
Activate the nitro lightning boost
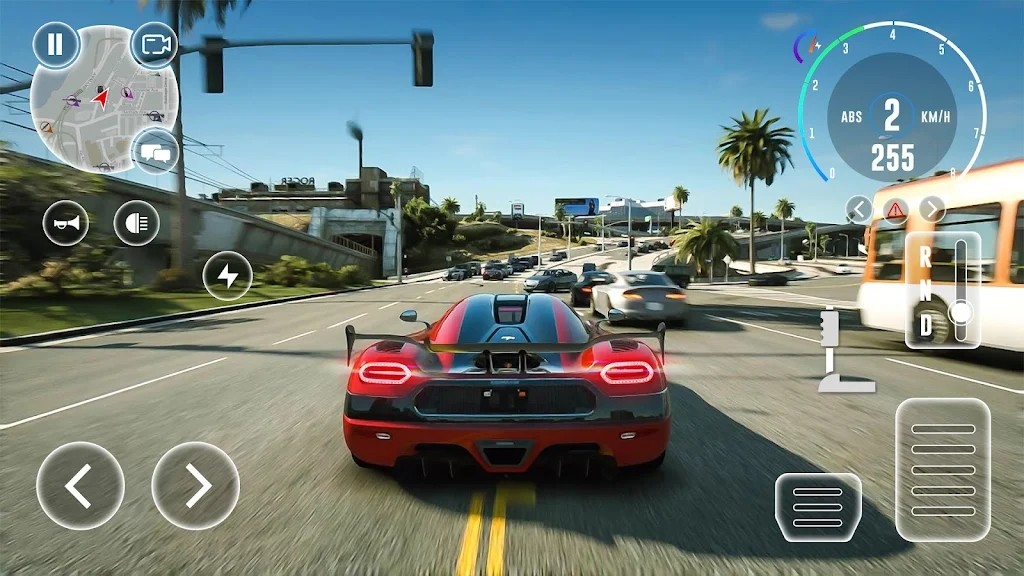[228, 276]
